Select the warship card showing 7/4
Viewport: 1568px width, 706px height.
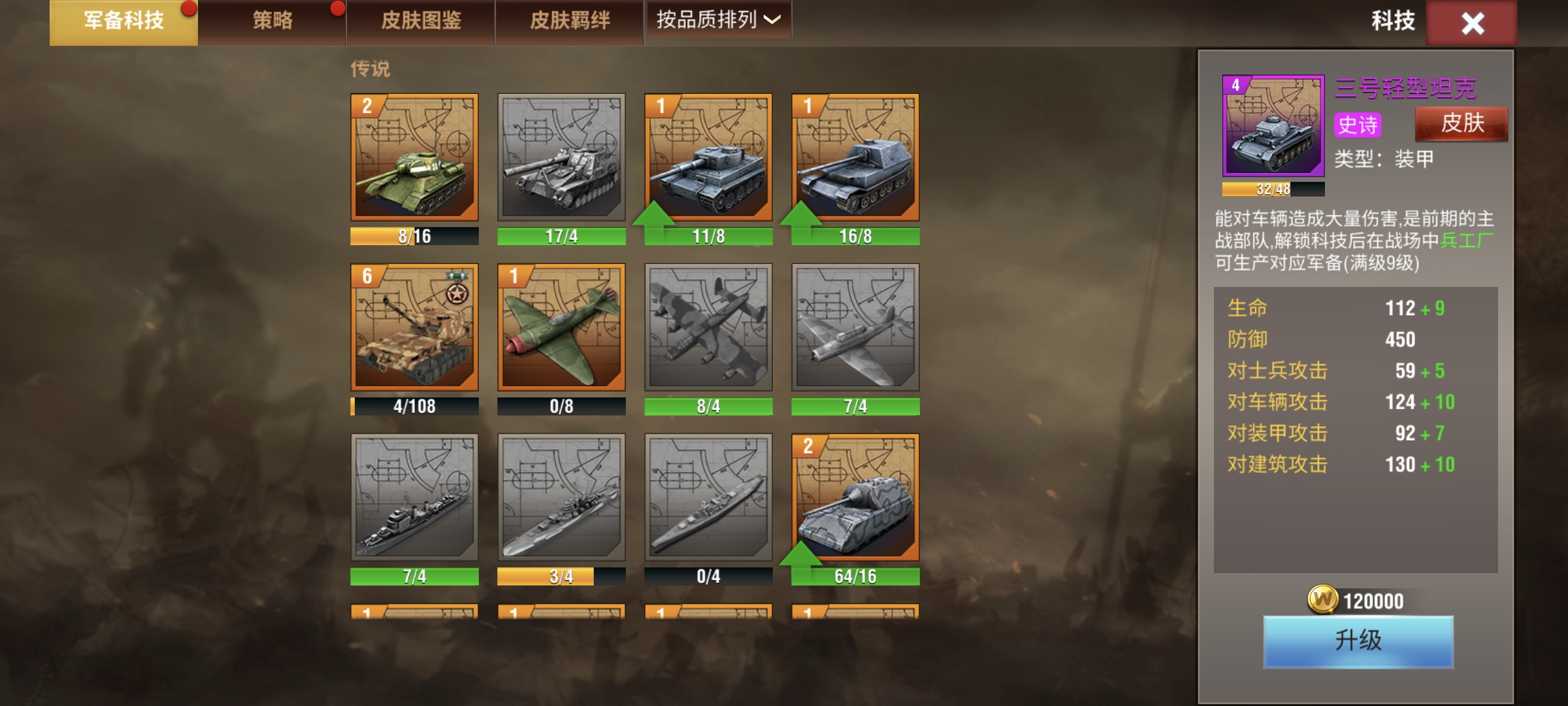[x=414, y=497]
